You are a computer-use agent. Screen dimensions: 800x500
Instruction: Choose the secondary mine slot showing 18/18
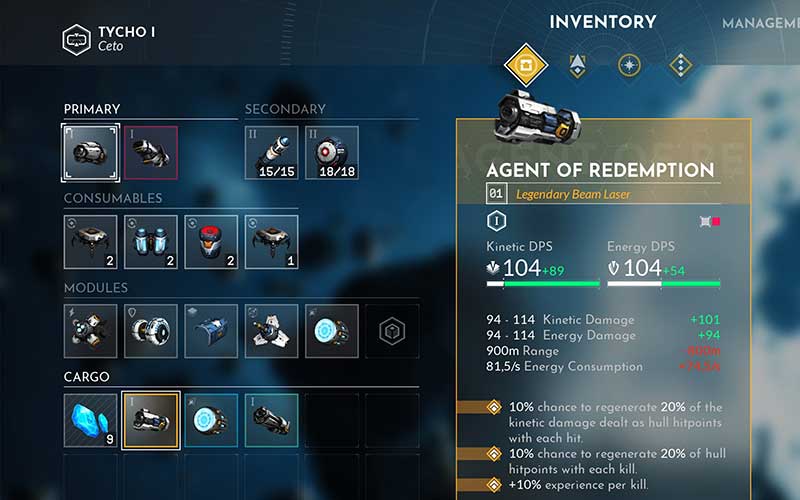point(332,152)
